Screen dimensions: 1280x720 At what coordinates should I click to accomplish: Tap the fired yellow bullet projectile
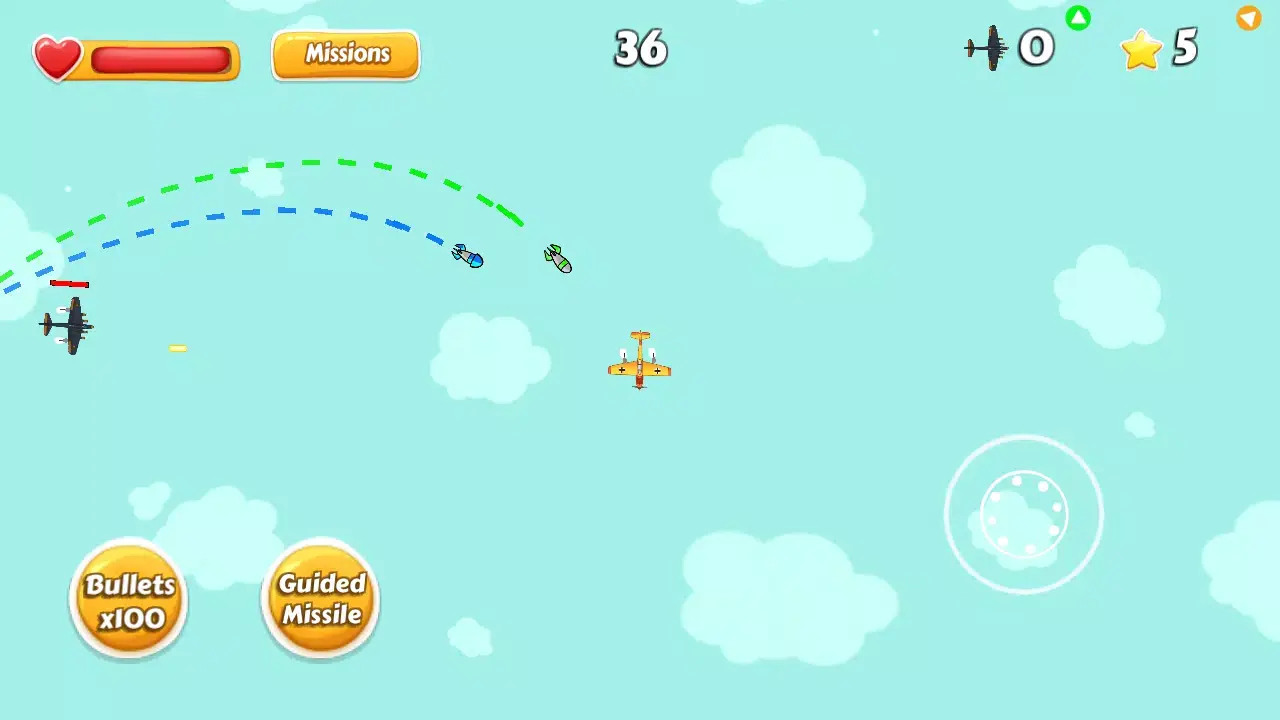(x=178, y=348)
